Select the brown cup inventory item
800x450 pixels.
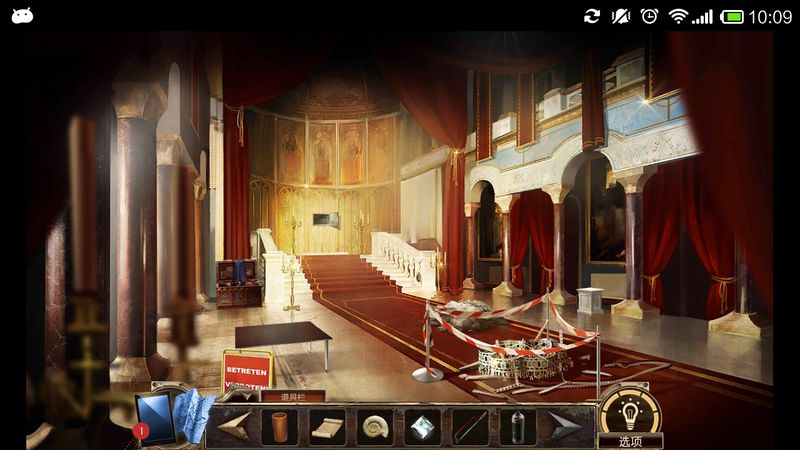tap(280, 427)
